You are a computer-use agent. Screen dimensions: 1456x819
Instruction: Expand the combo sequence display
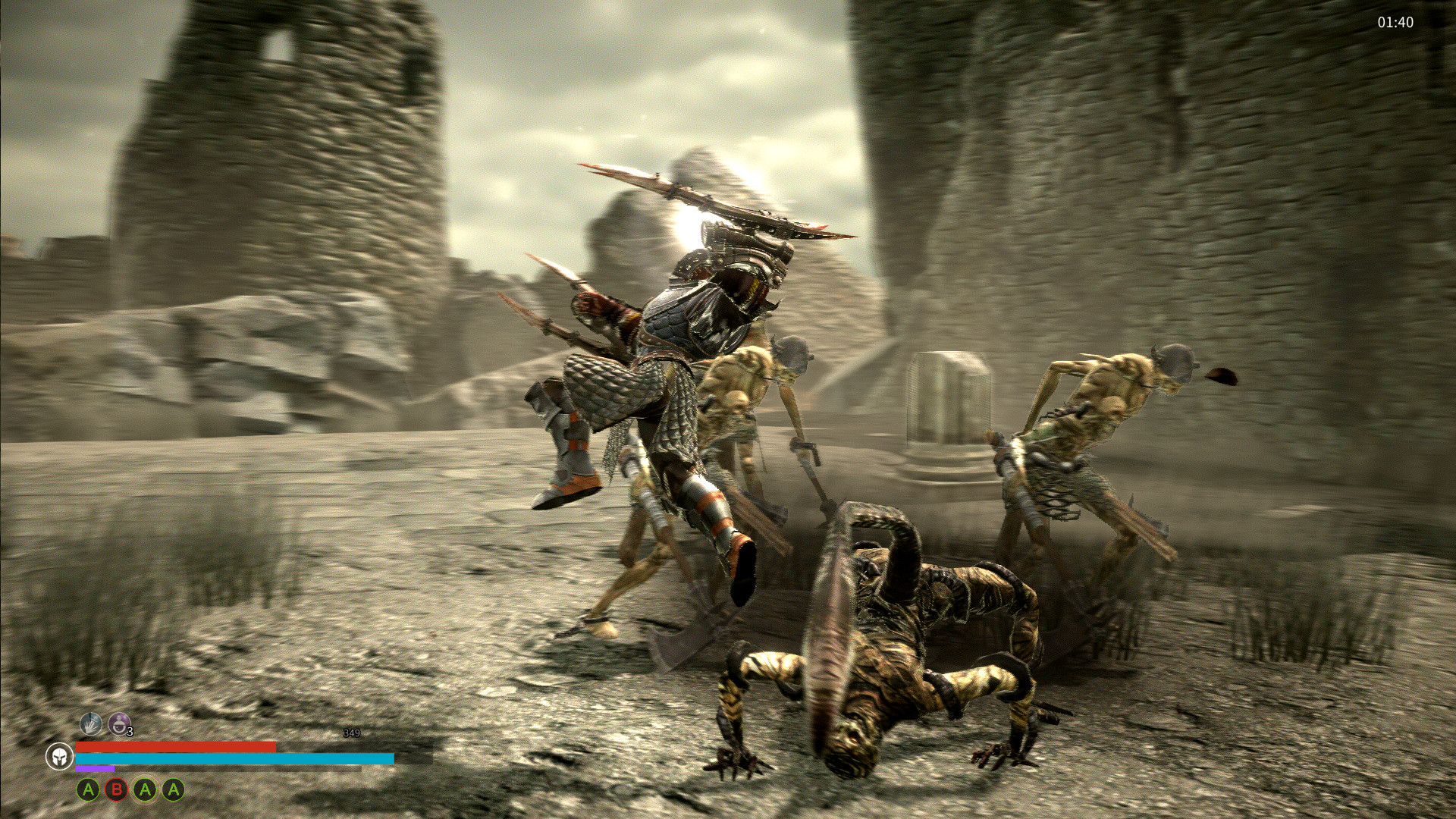pyautogui.click(x=130, y=790)
